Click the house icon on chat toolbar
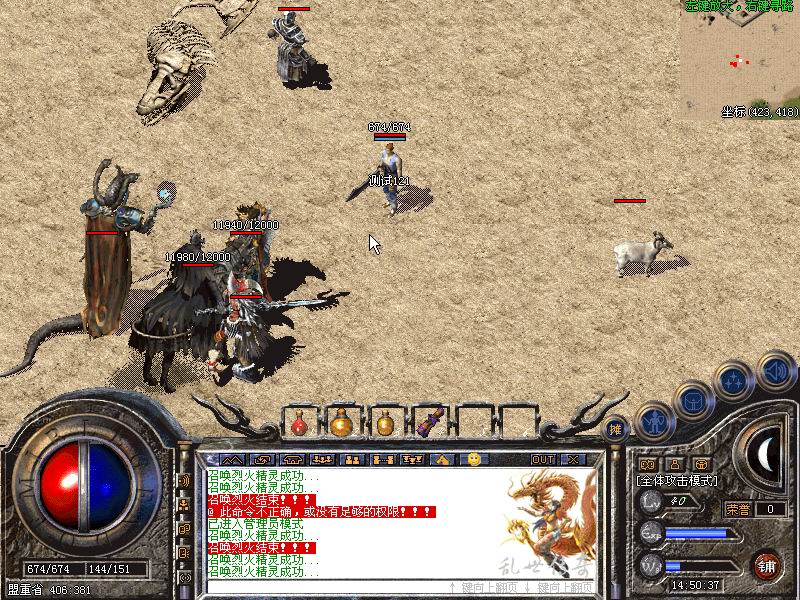Viewport: 800px width, 600px height. [444, 459]
